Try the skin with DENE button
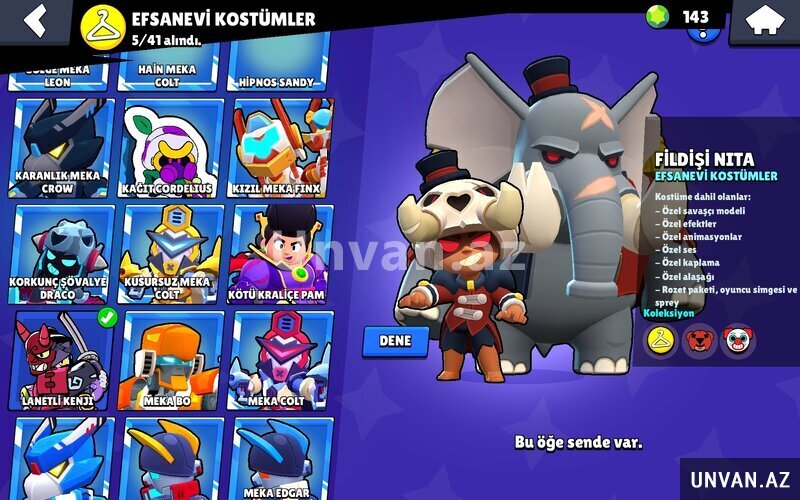Screen dimensions: 800x500 [395, 341]
